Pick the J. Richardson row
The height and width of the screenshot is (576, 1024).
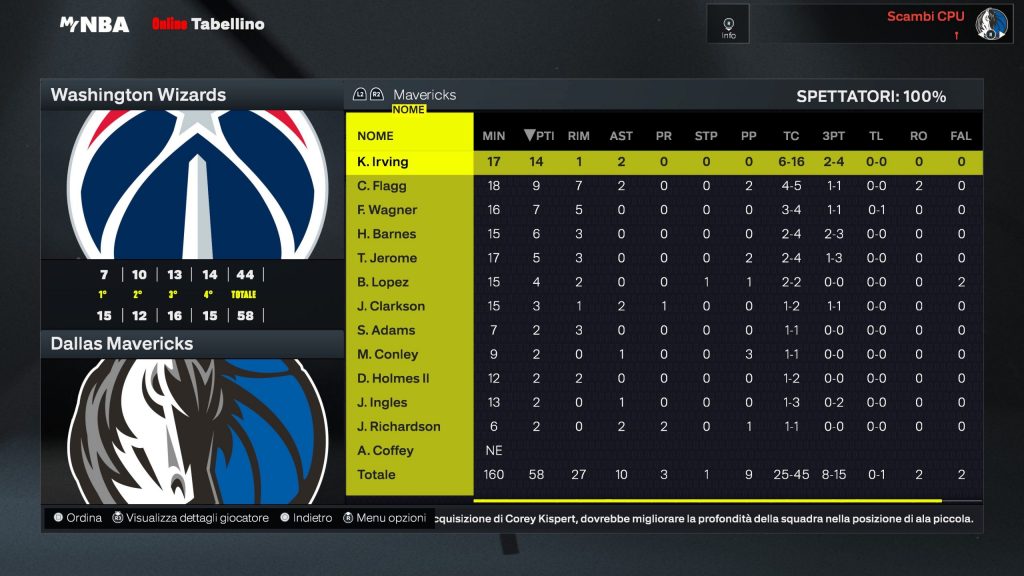coord(398,426)
